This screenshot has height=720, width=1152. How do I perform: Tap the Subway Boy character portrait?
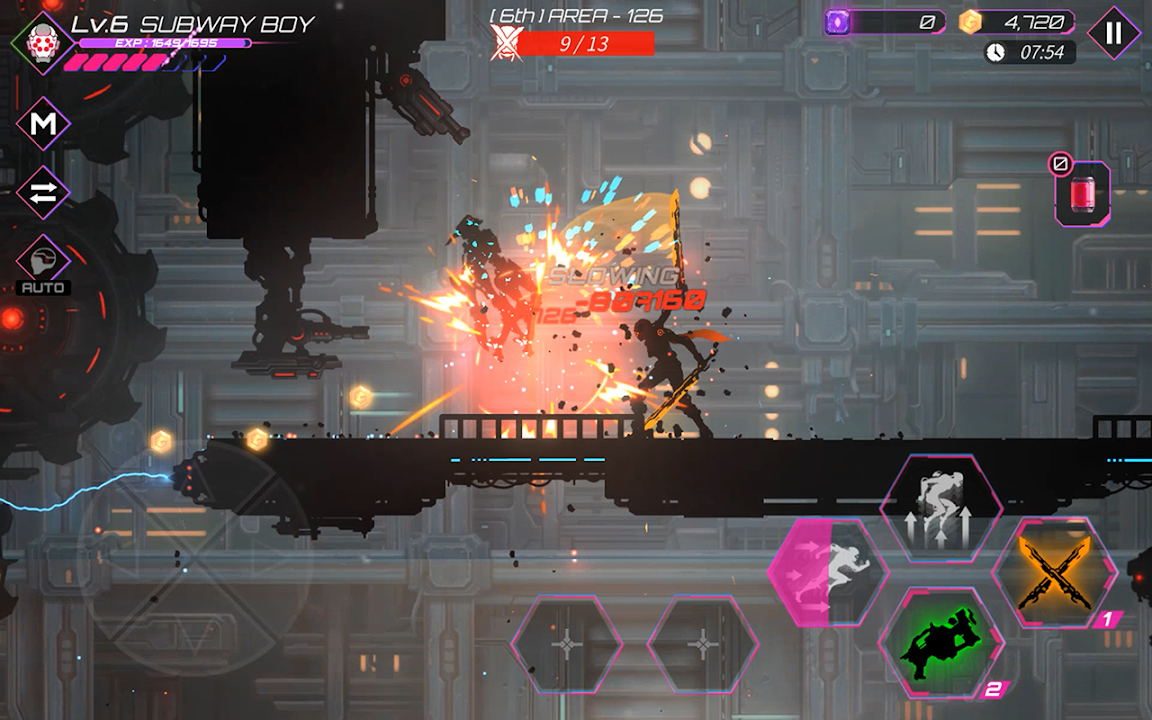point(42,42)
